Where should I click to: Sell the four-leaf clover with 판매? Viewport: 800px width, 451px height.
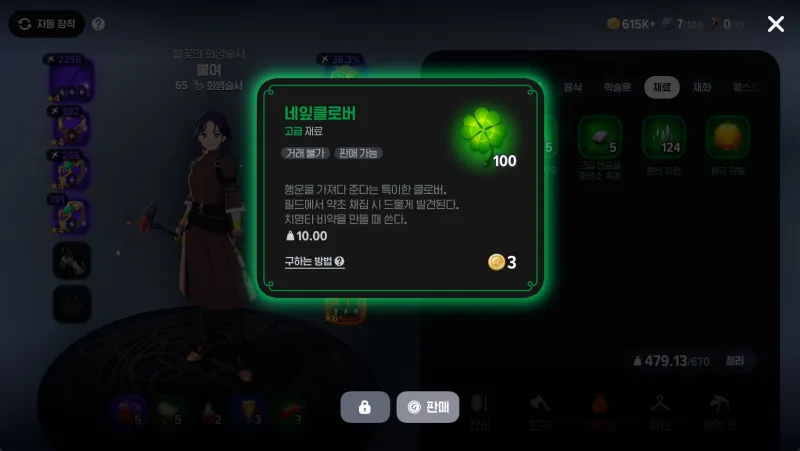coord(428,407)
